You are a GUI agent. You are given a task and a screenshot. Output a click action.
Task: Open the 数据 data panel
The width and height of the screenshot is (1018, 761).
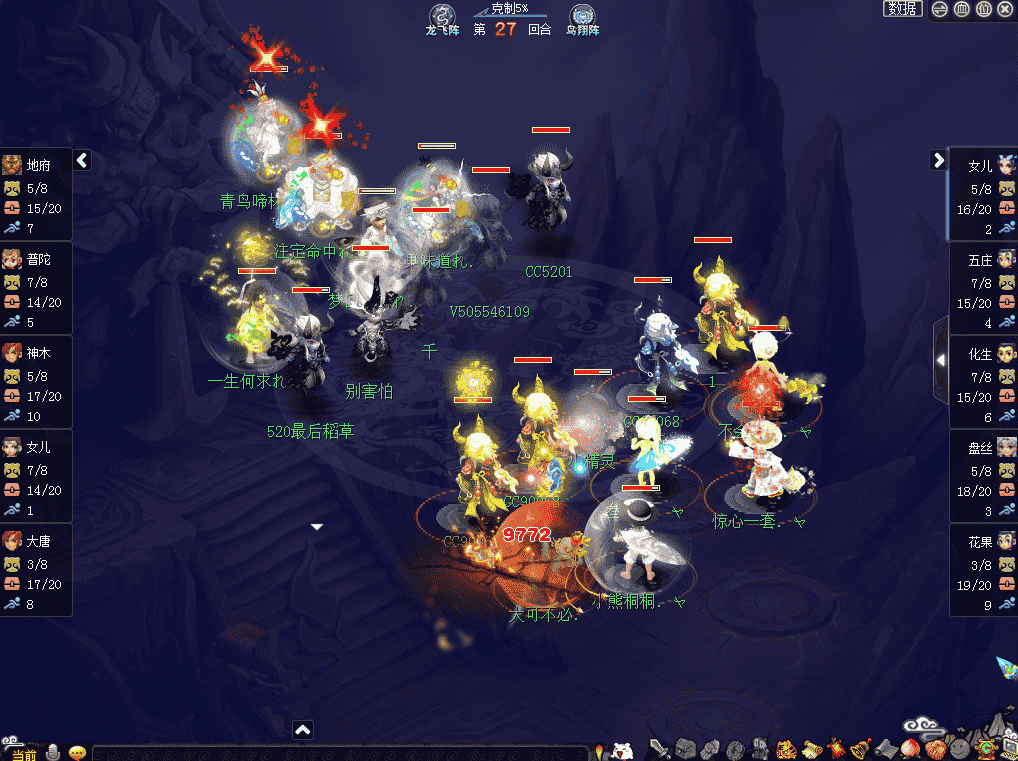pos(902,9)
